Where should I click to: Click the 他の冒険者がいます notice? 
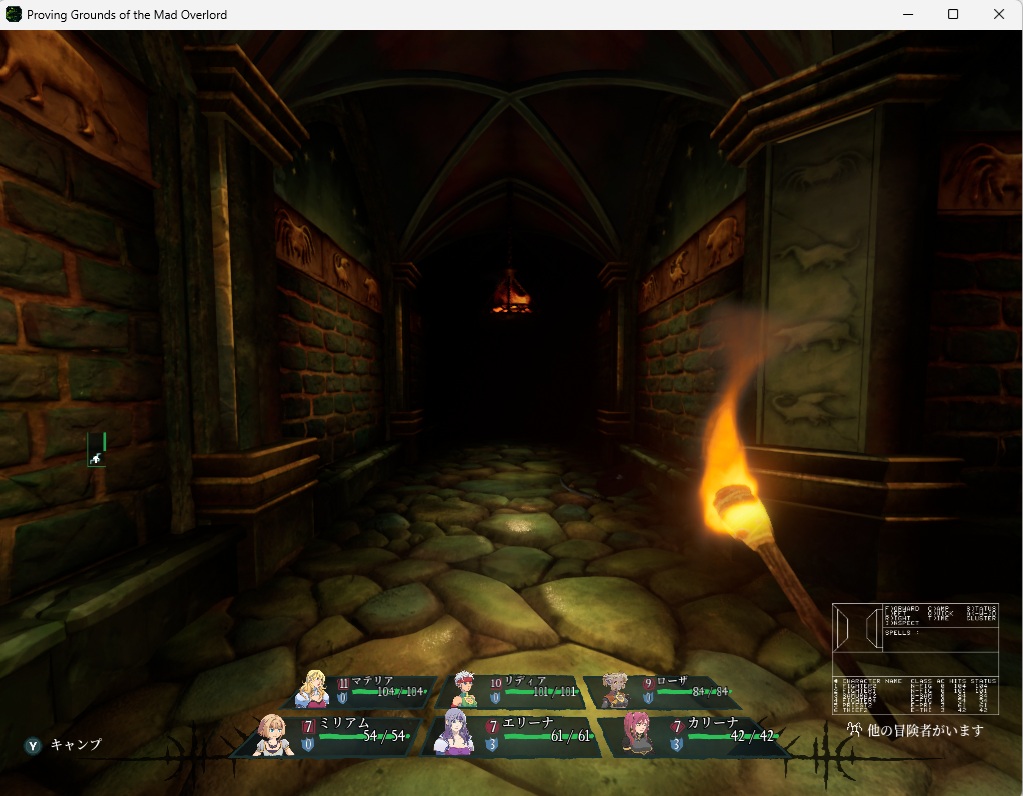pos(915,731)
